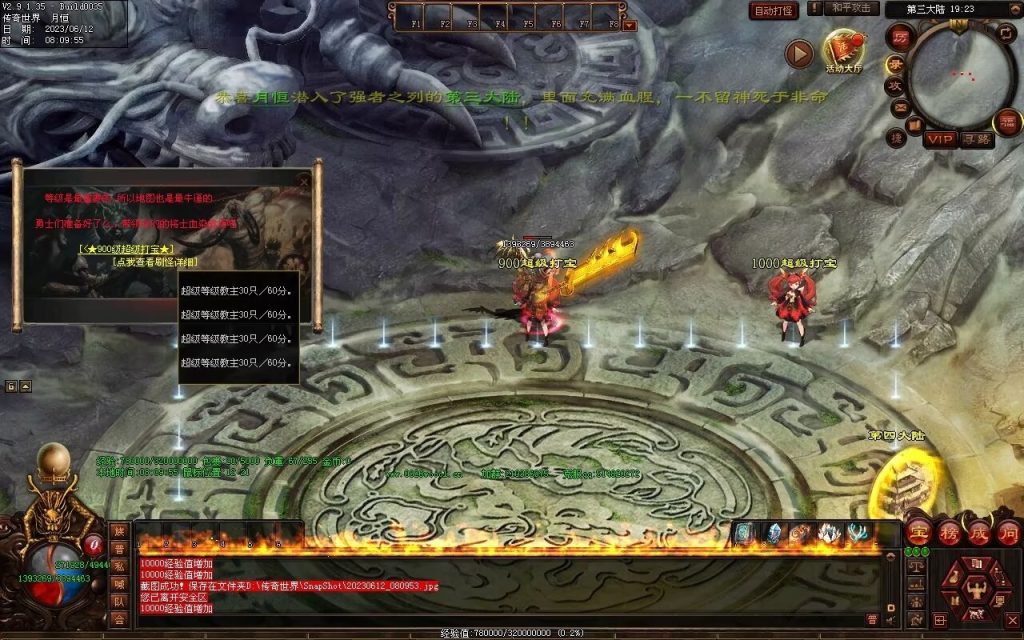Open the 活动大厅 activity hall
1024x640 pixels.
click(x=843, y=52)
